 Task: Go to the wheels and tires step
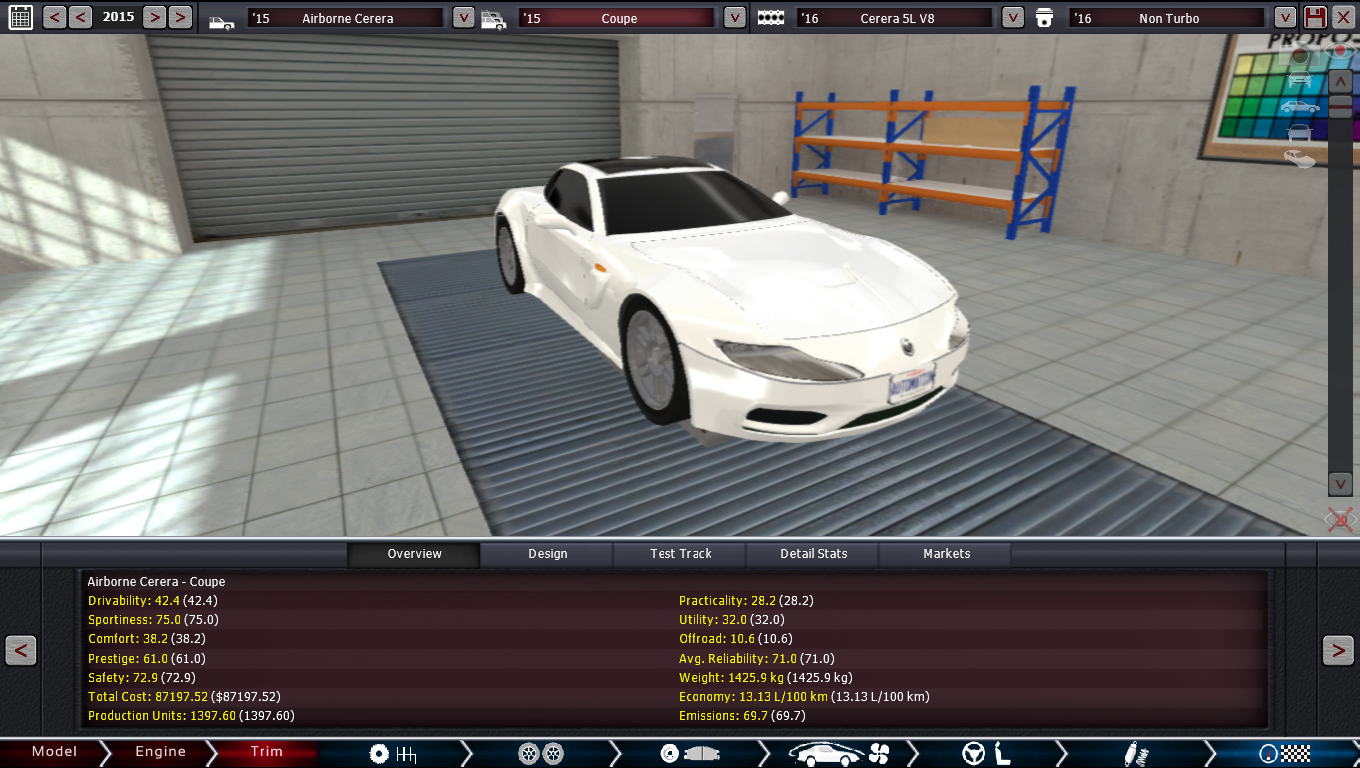tap(541, 753)
